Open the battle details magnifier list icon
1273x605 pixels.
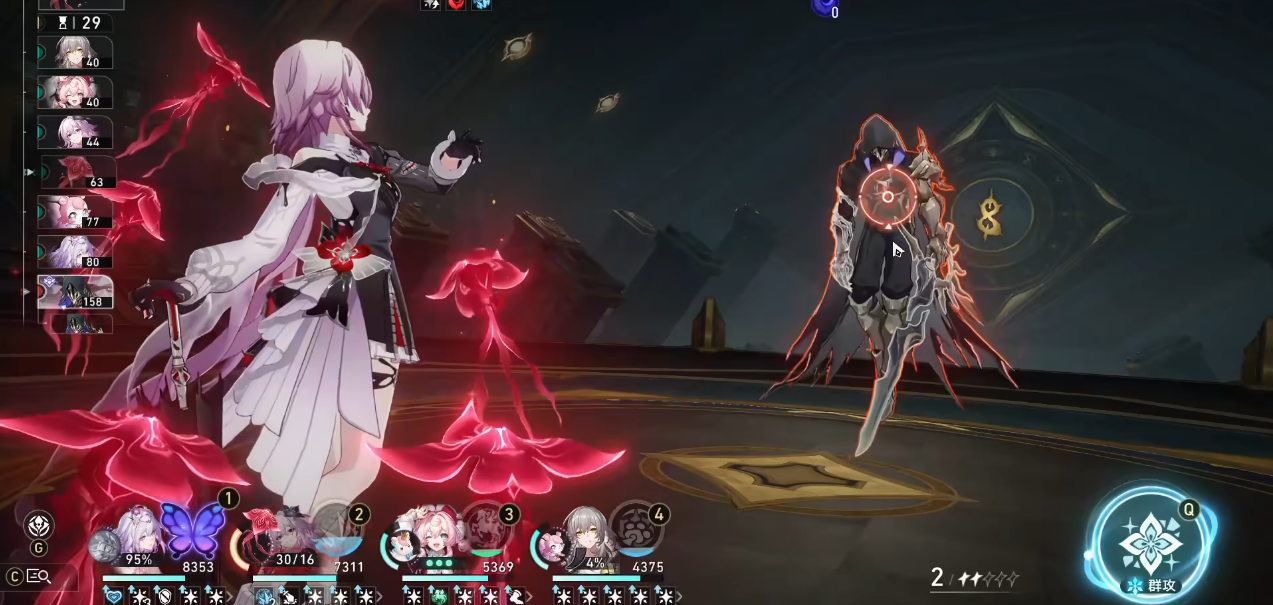38,576
